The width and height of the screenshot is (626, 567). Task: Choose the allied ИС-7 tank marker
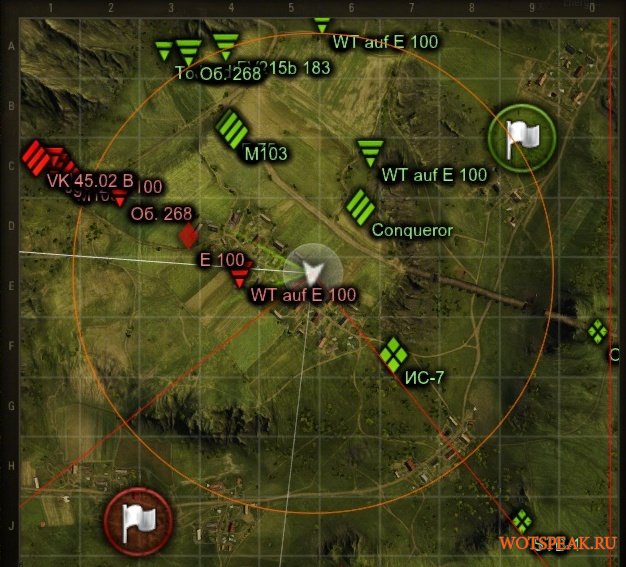click(393, 352)
